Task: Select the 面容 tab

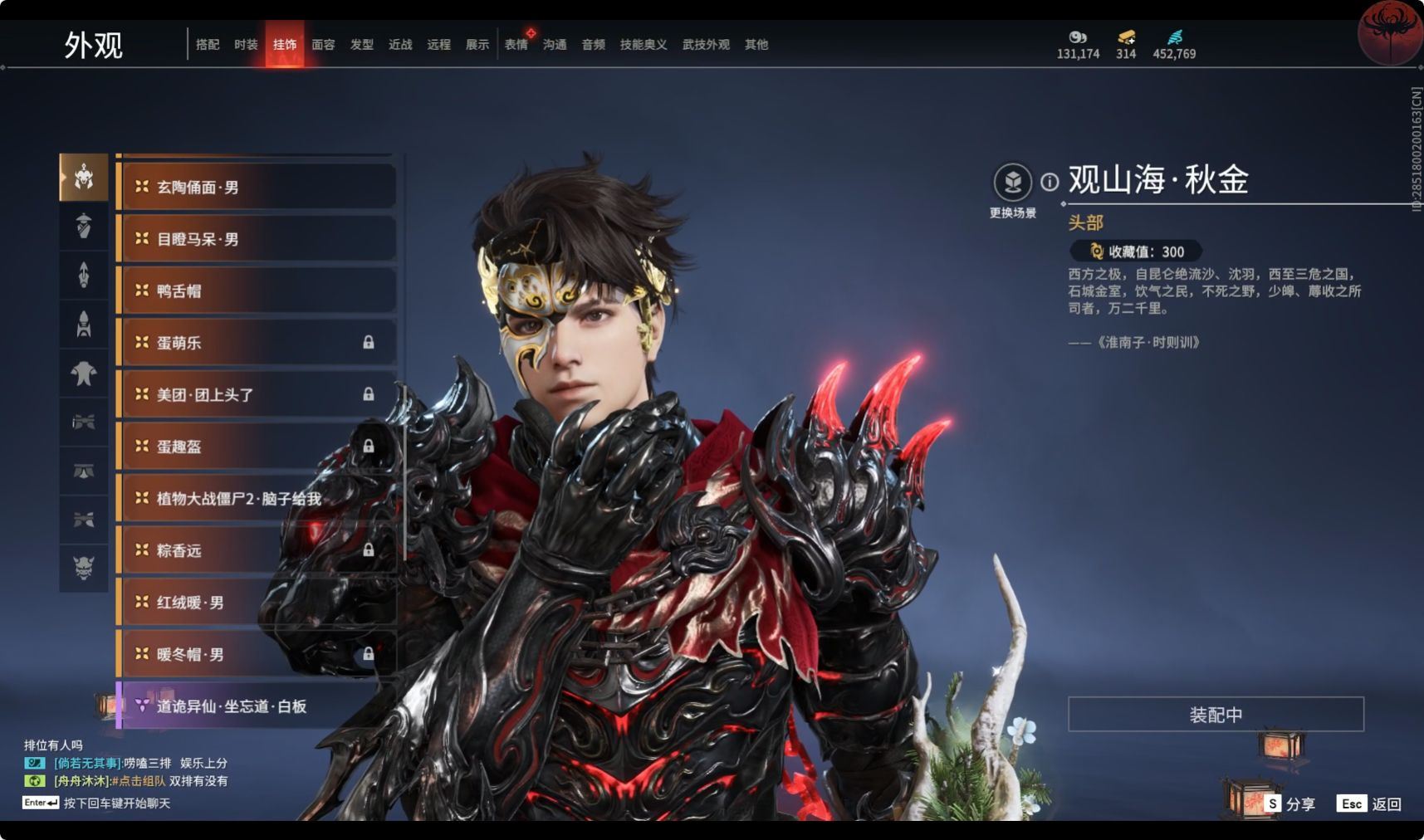Action: tap(323, 45)
